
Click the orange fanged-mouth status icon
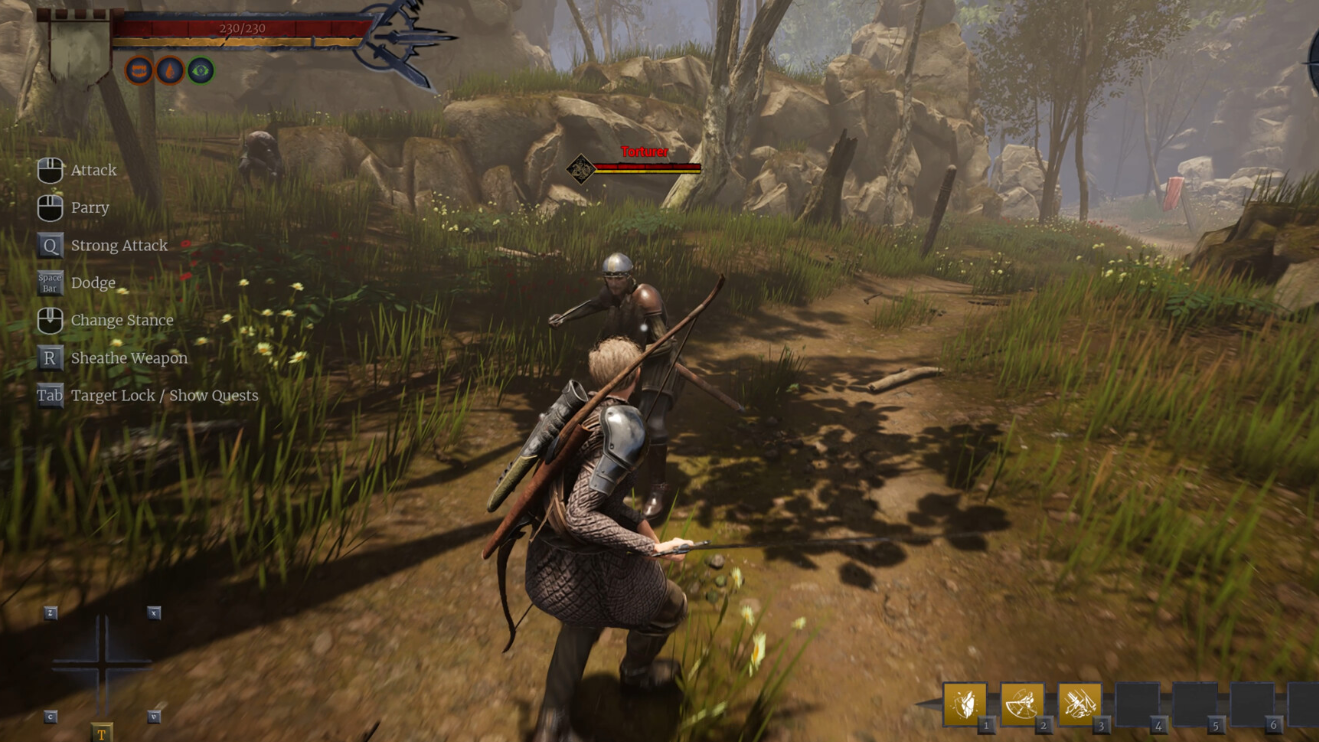pyautogui.click(x=139, y=71)
